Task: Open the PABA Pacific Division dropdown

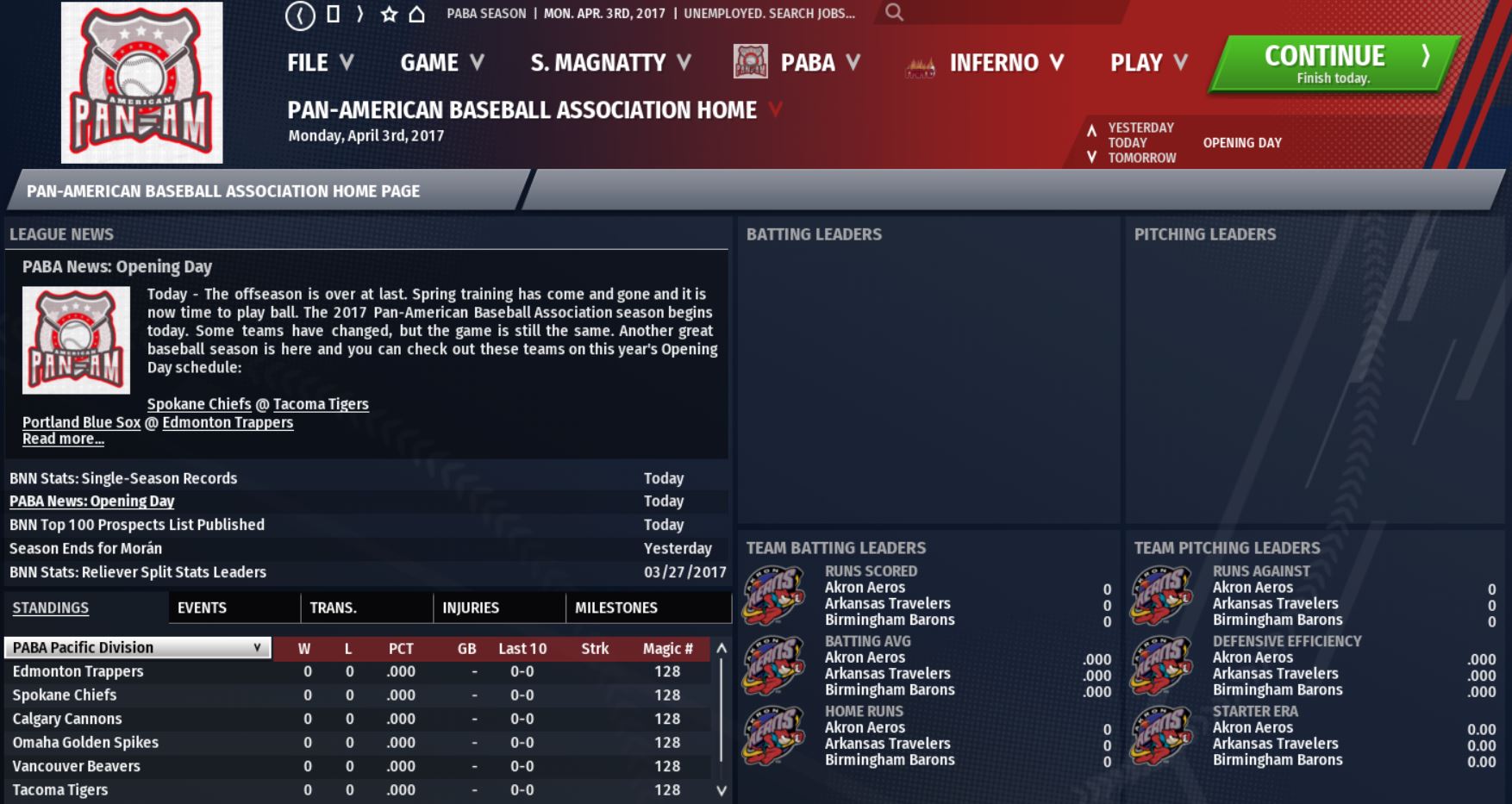Action: [138, 647]
